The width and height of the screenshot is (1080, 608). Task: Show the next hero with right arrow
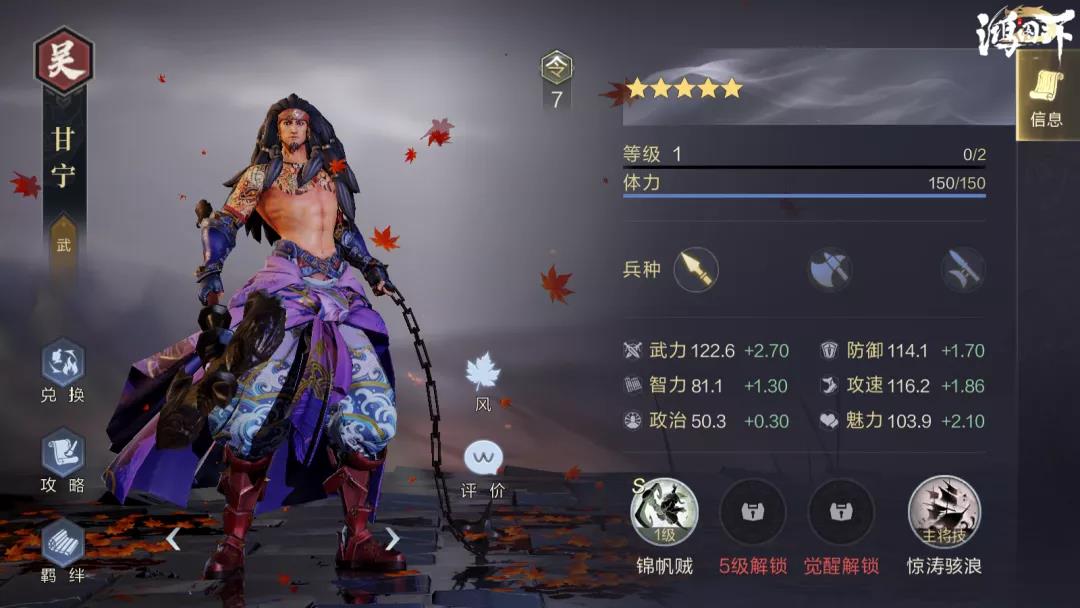tap(392, 539)
